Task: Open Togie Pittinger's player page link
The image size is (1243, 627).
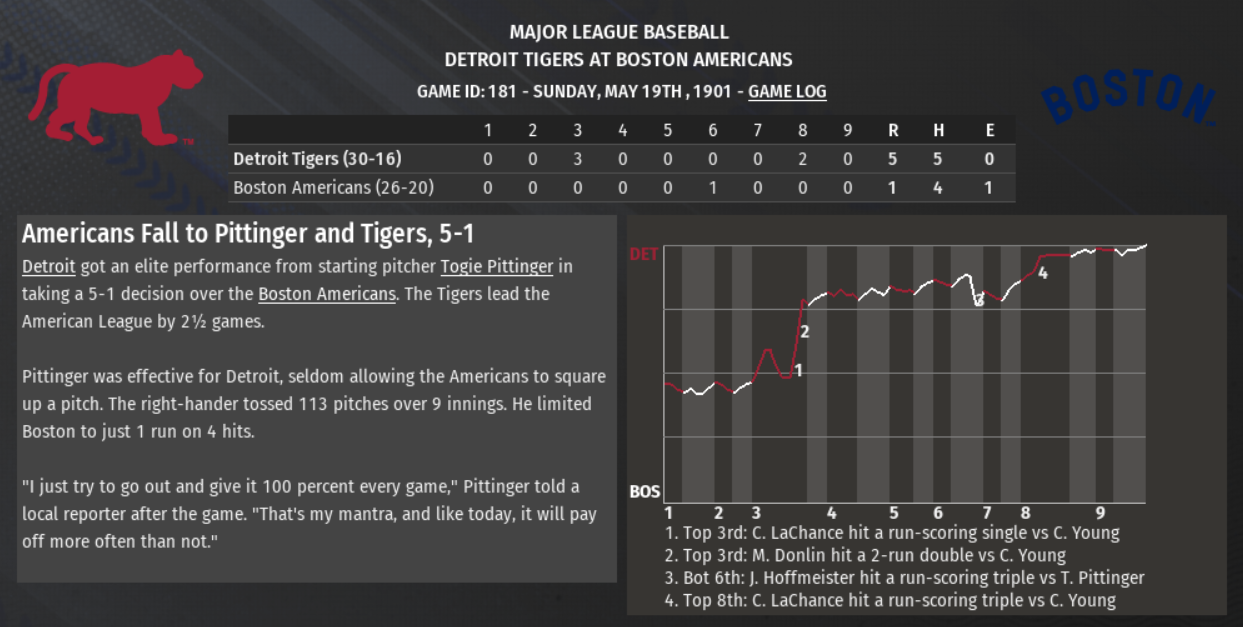Action: pos(496,267)
